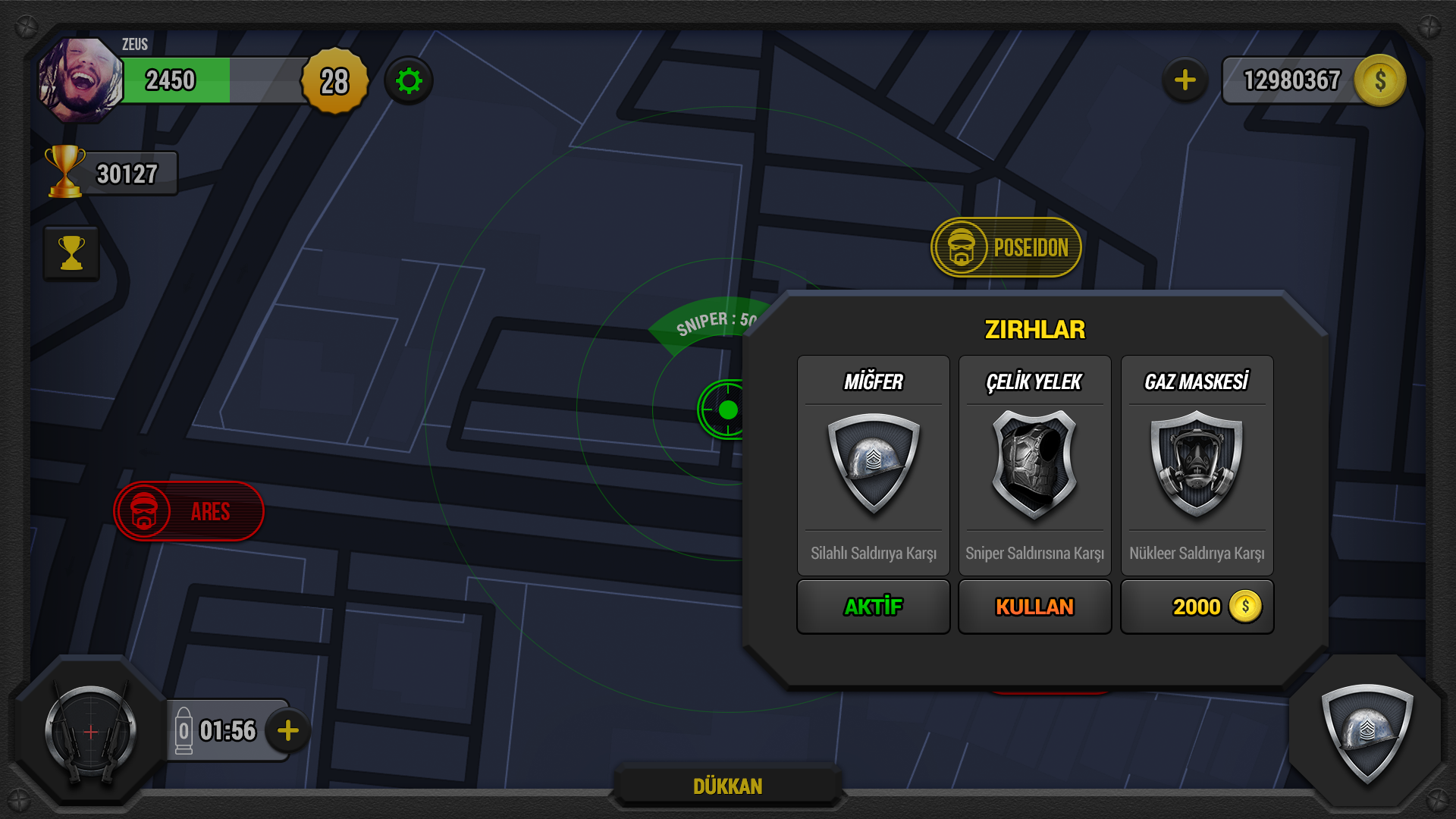Screen dimensions: 1456x819
Task: Enable Çelik Yelek with KULLAN
Action: [1034, 606]
